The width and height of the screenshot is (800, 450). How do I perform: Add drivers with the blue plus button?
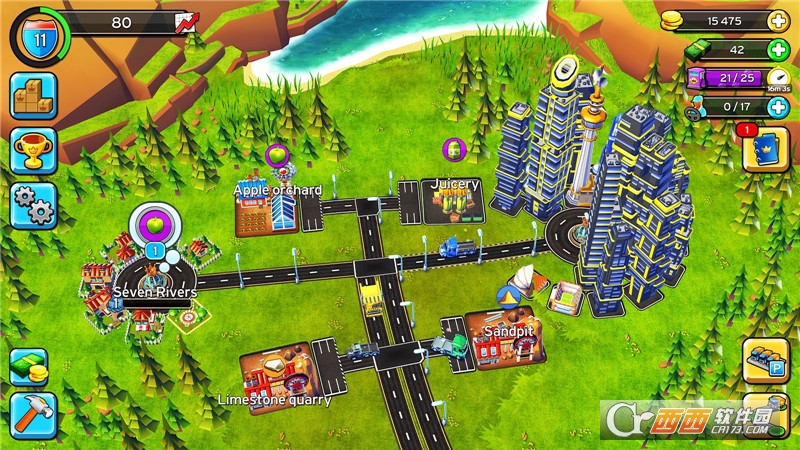coord(777,106)
